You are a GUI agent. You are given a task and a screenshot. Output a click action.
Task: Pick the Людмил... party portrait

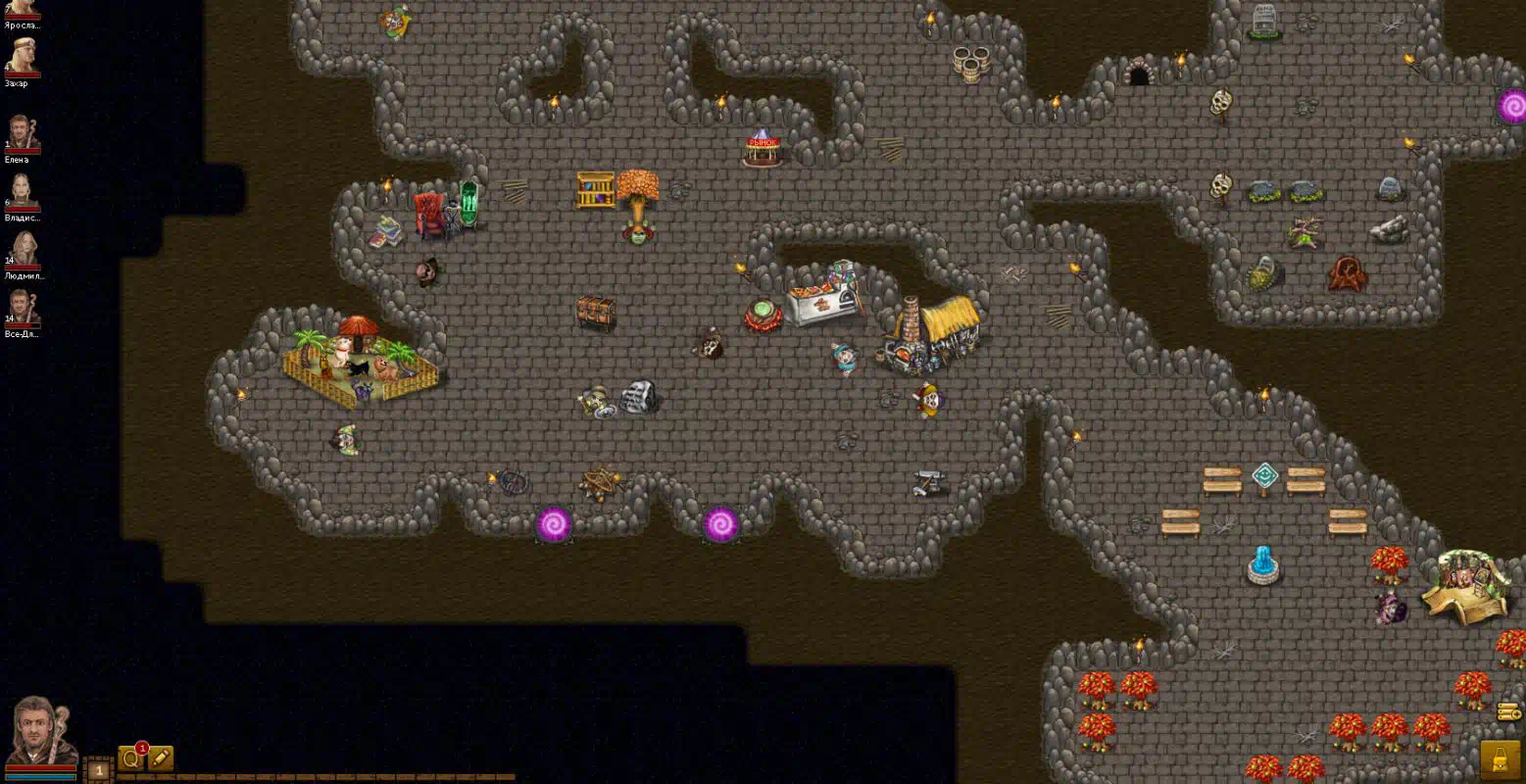tap(22, 248)
